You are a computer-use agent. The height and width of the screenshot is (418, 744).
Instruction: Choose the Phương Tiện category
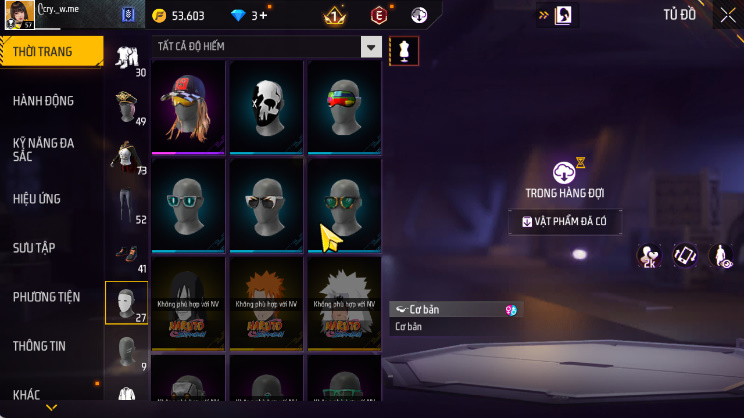45,297
